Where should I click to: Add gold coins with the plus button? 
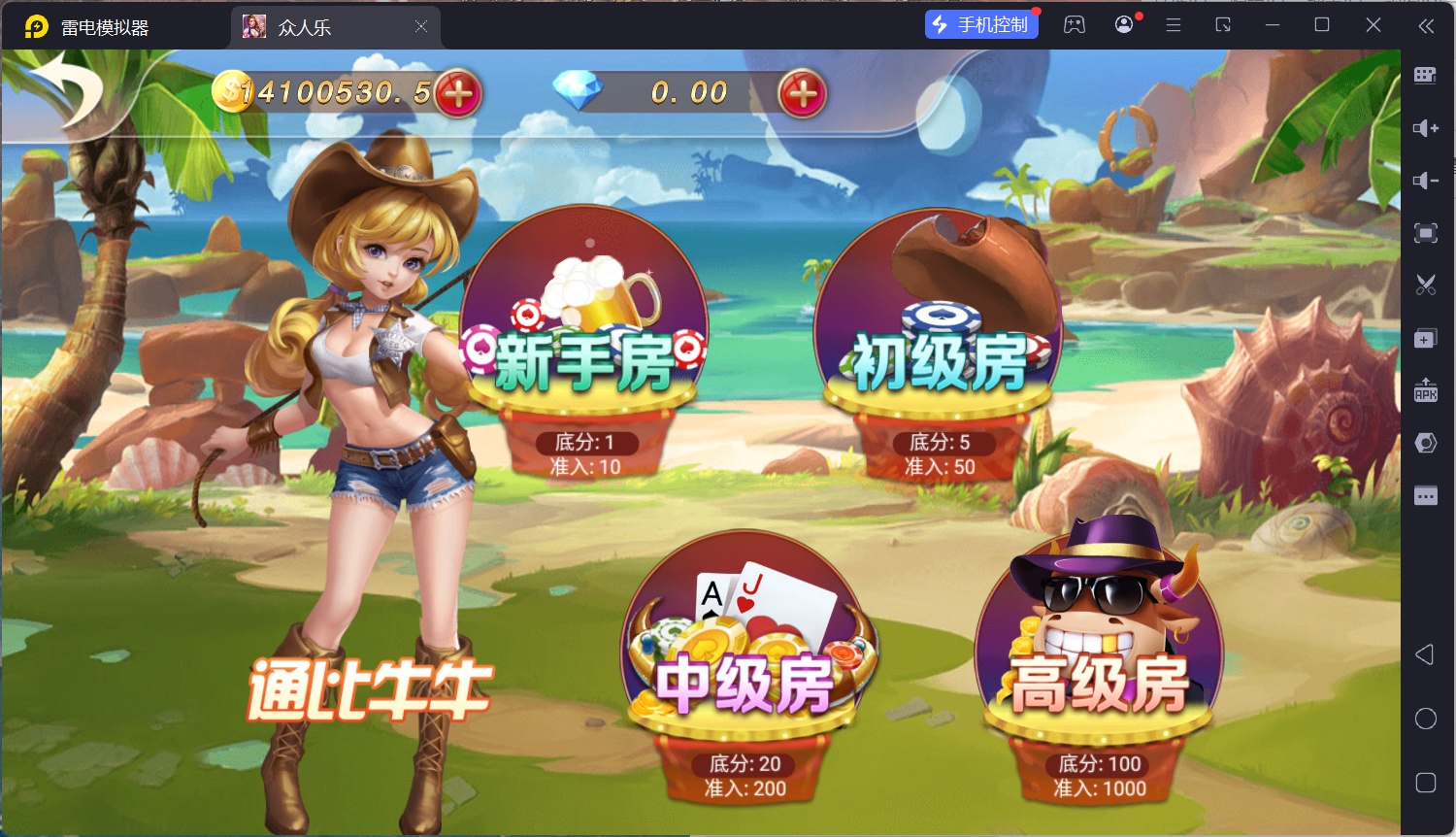click(x=458, y=92)
